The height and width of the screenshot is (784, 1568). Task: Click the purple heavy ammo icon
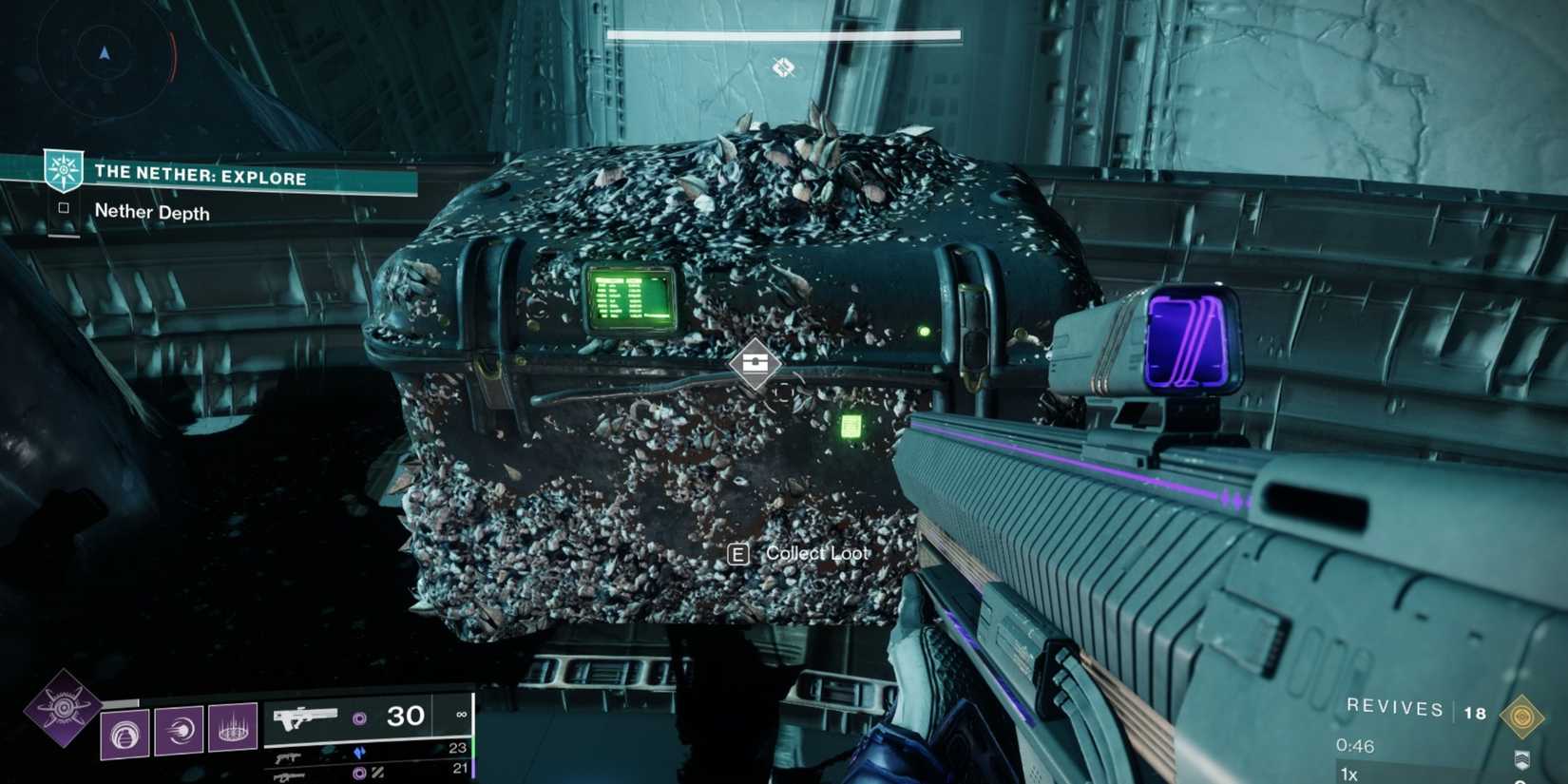[x=359, y=772]
